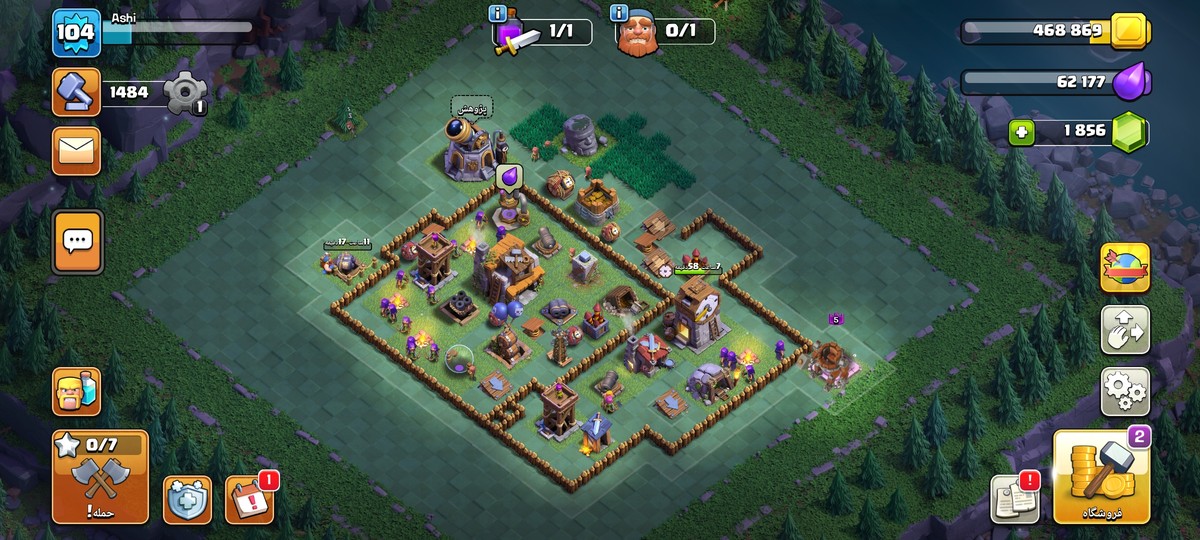Collect the elixir bubble above the collector

coord(510,177)
